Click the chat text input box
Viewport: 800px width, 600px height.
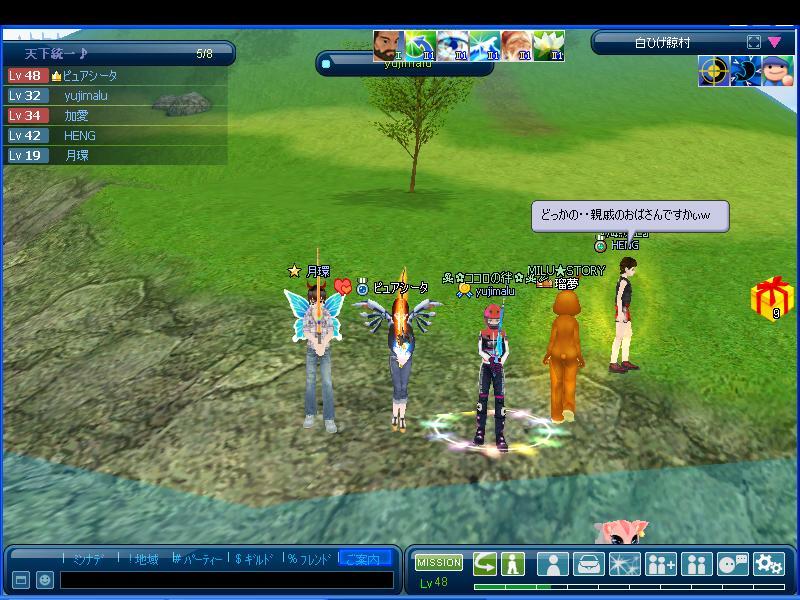(225, 580)
